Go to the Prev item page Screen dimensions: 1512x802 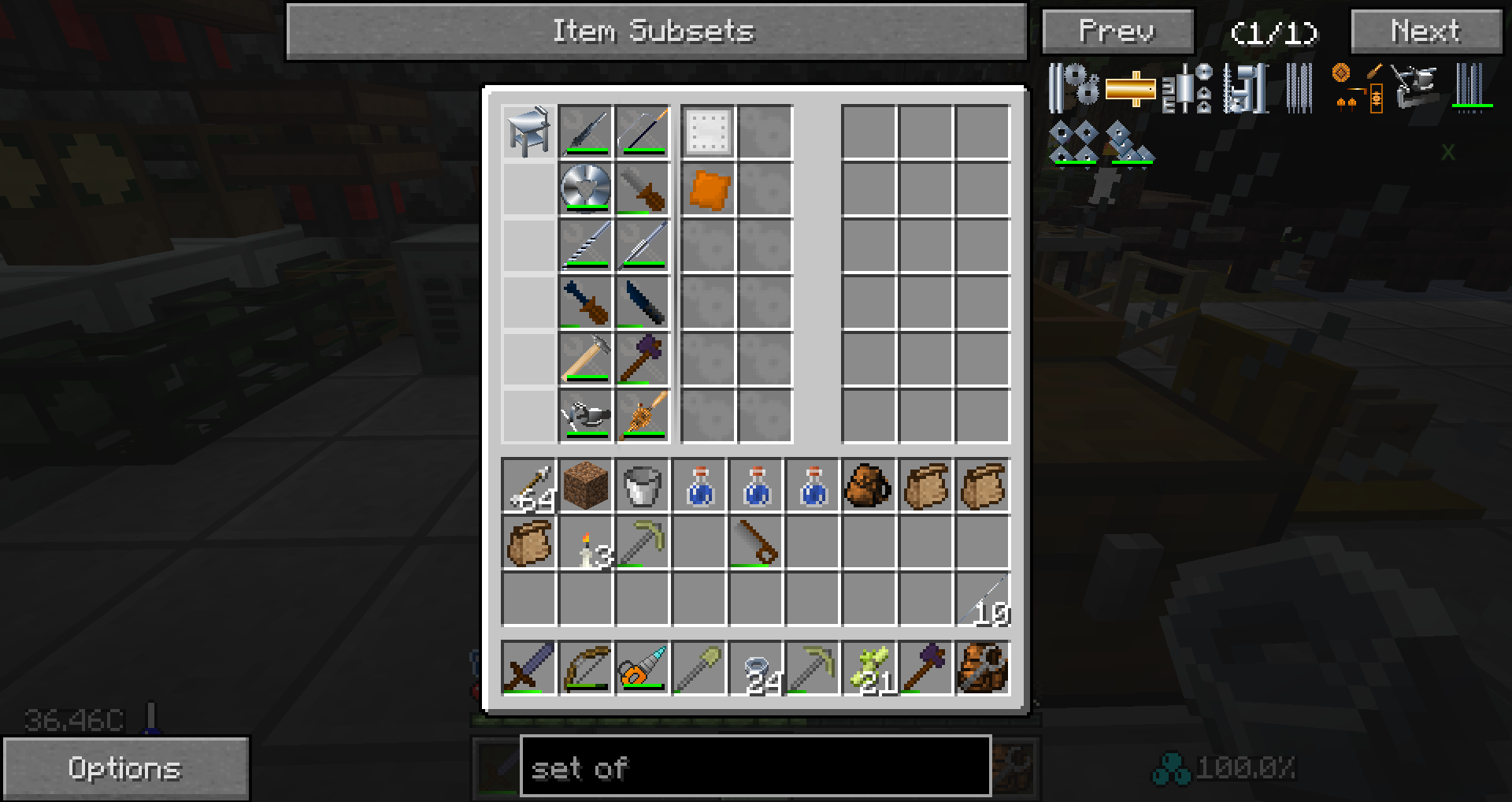pos(1117,32)
